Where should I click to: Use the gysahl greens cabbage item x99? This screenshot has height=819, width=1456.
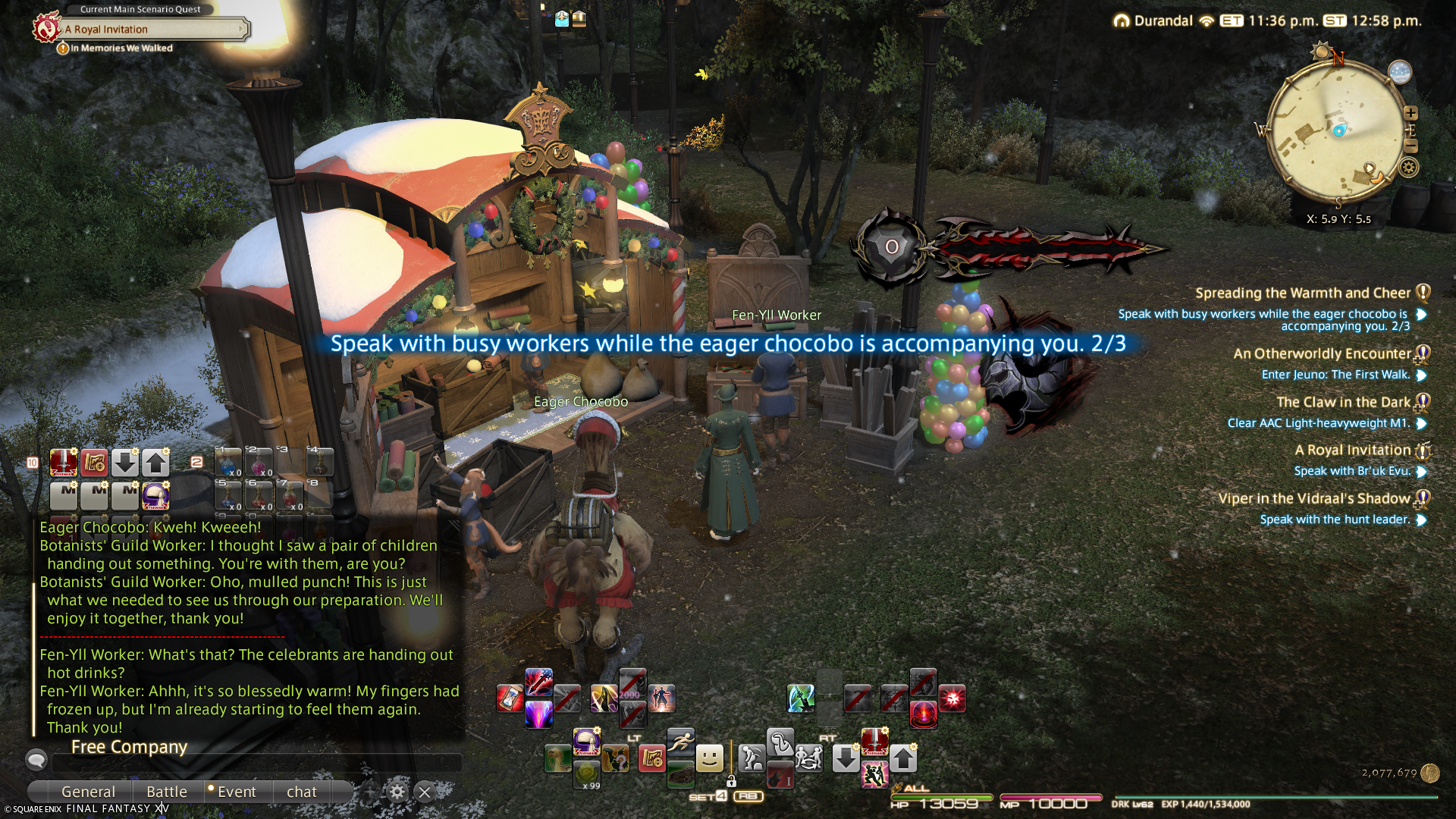click(587, 774)
